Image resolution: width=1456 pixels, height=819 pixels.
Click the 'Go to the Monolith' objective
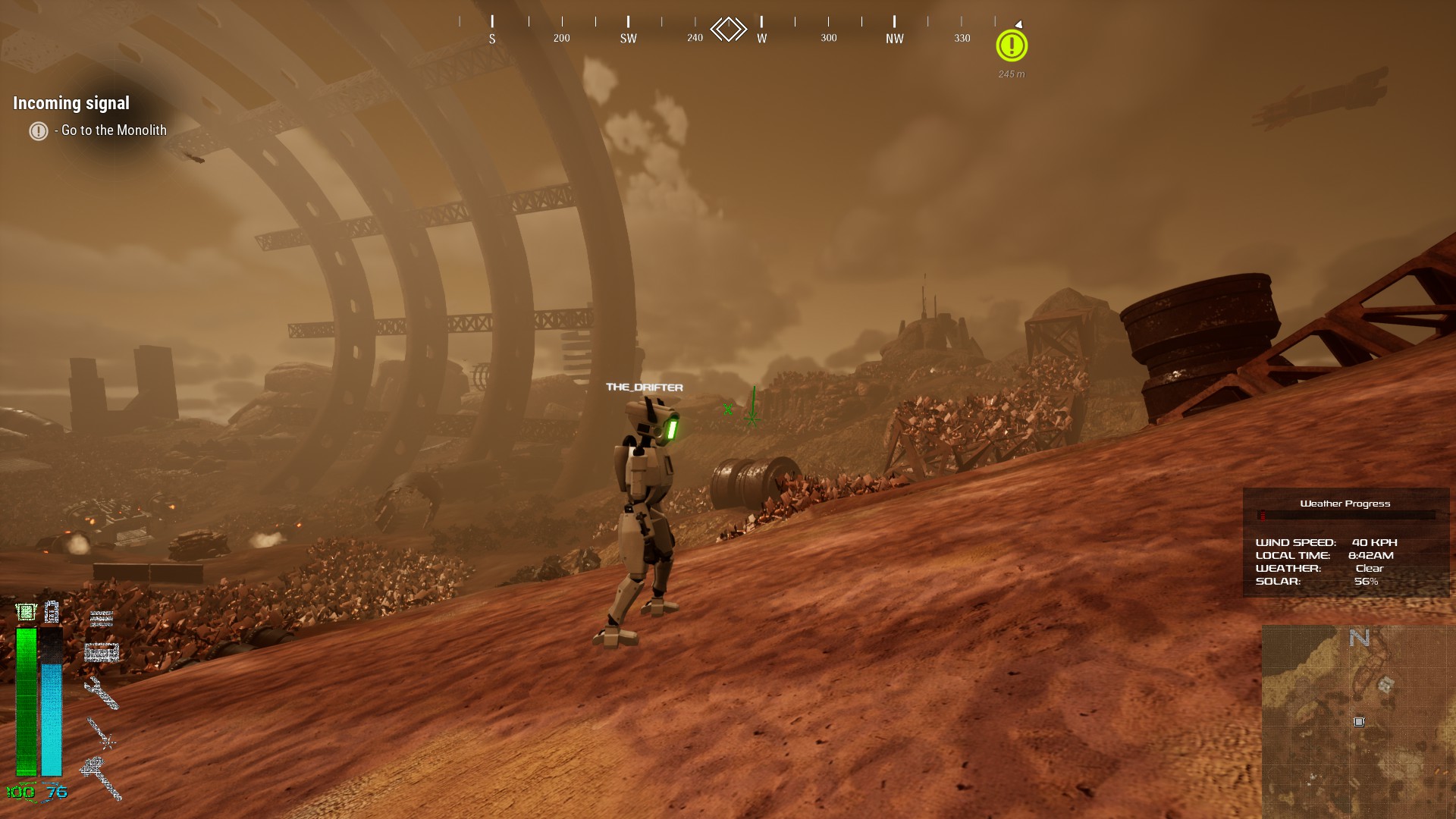(114, 130)
